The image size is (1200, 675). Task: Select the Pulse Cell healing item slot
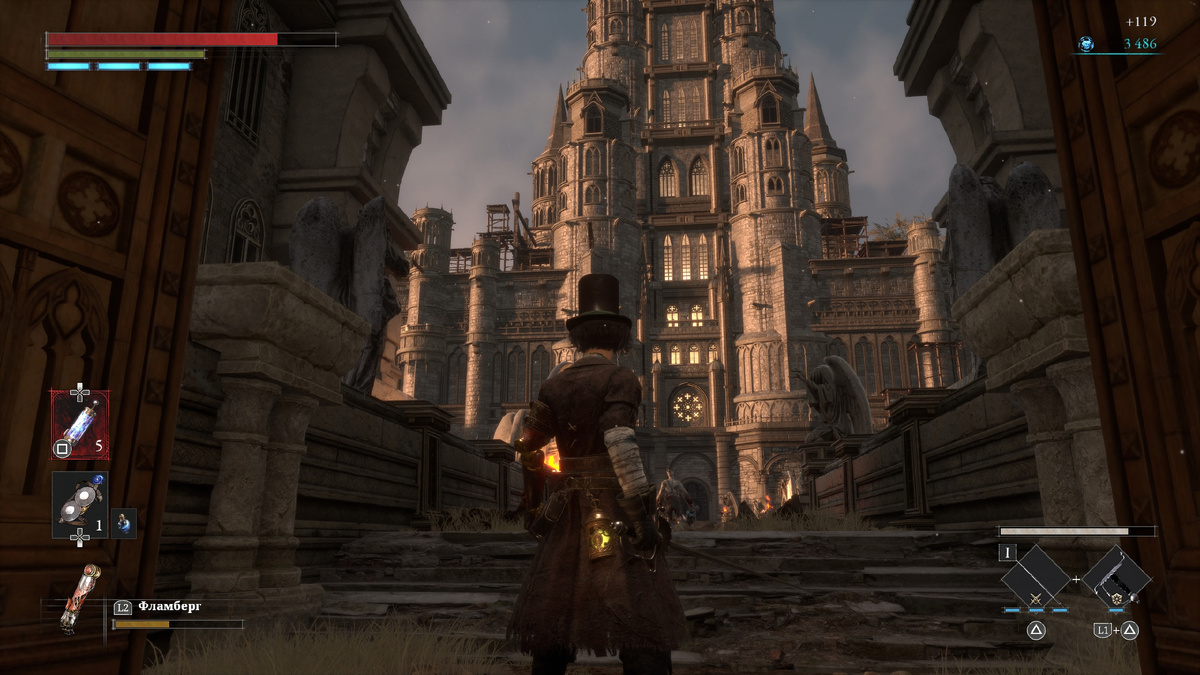click(80, 424)
